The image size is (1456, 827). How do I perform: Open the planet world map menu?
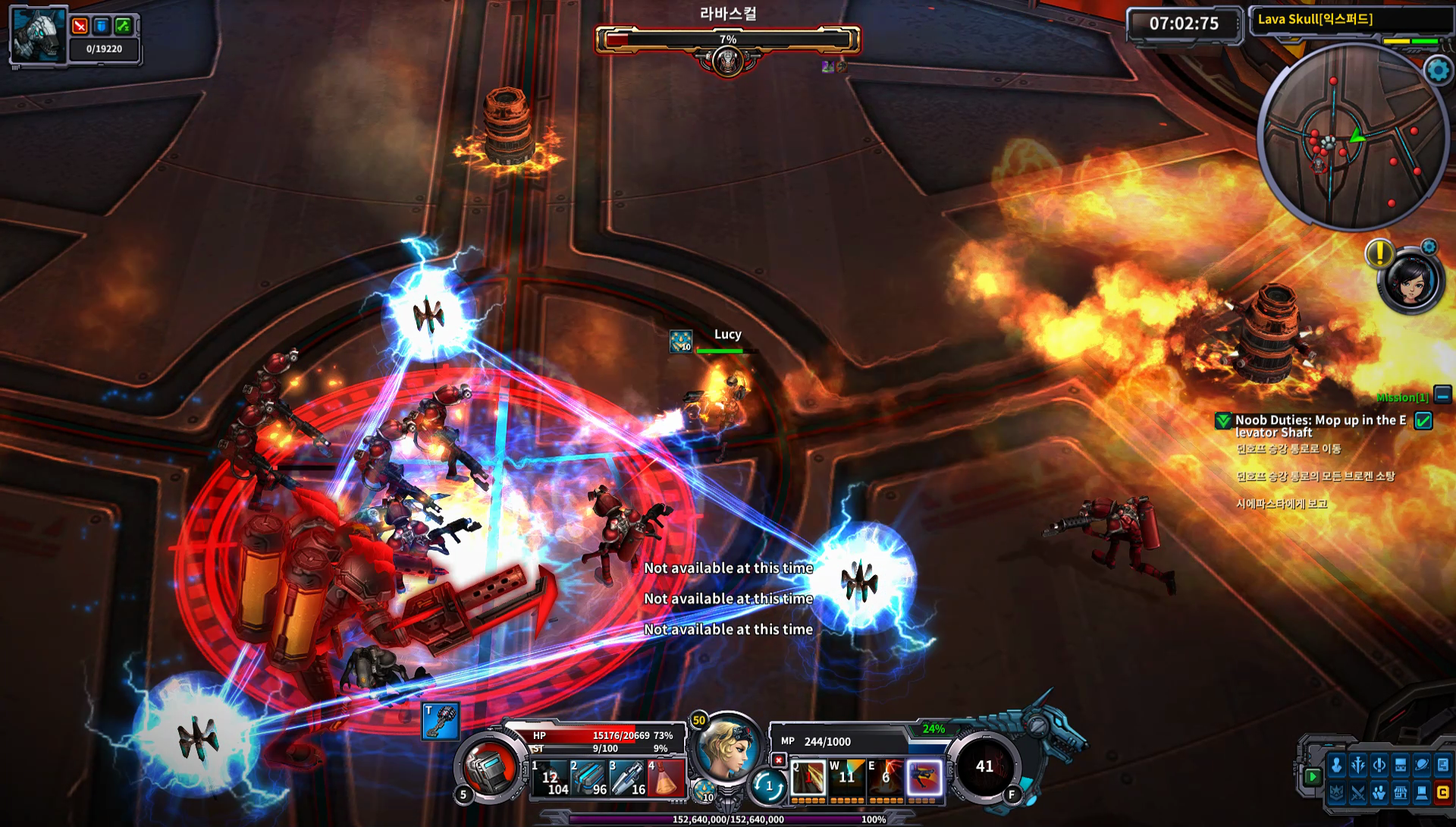click(1422, 766)
